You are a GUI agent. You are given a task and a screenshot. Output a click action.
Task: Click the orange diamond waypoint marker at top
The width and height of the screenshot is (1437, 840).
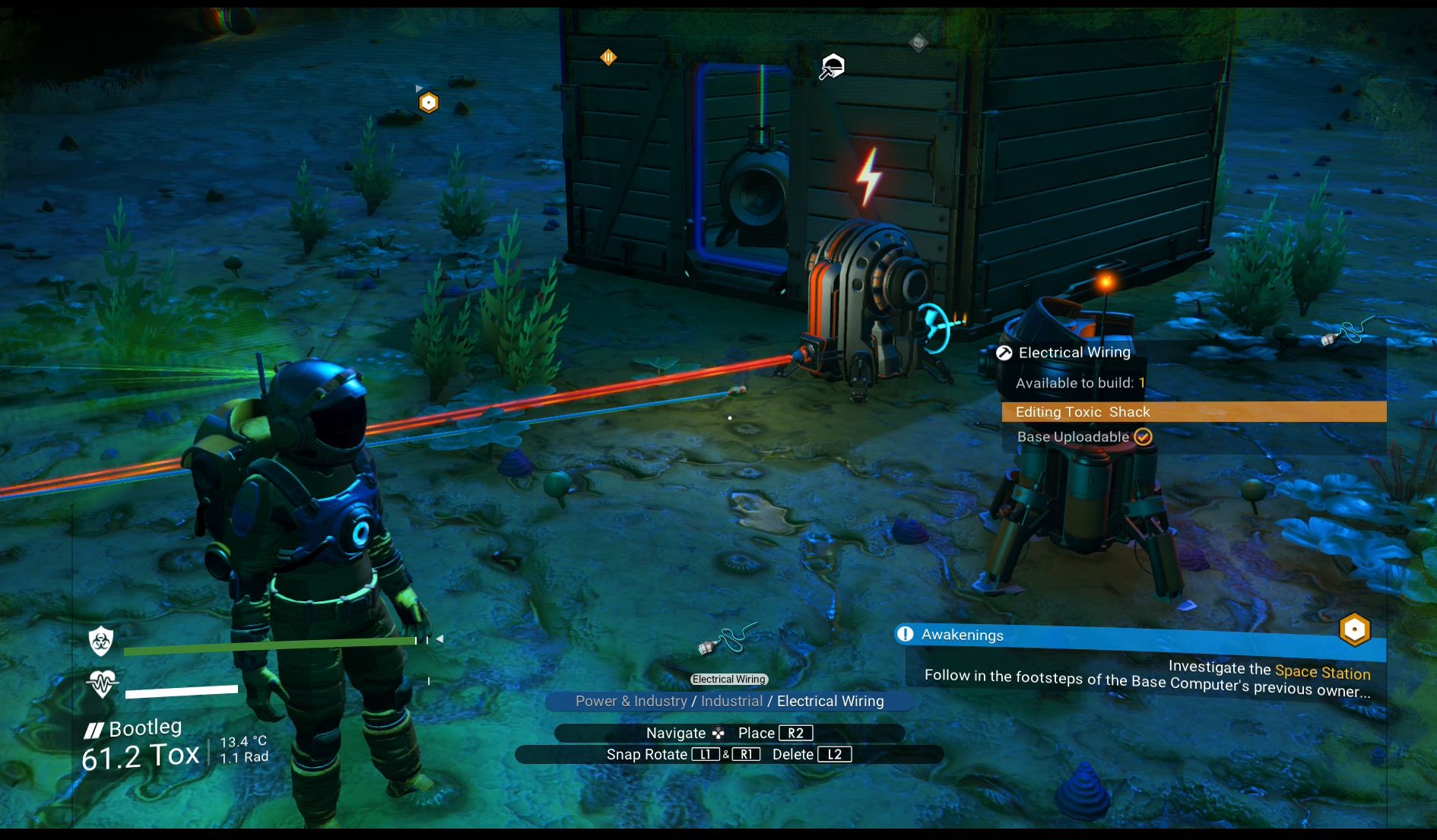608,57
